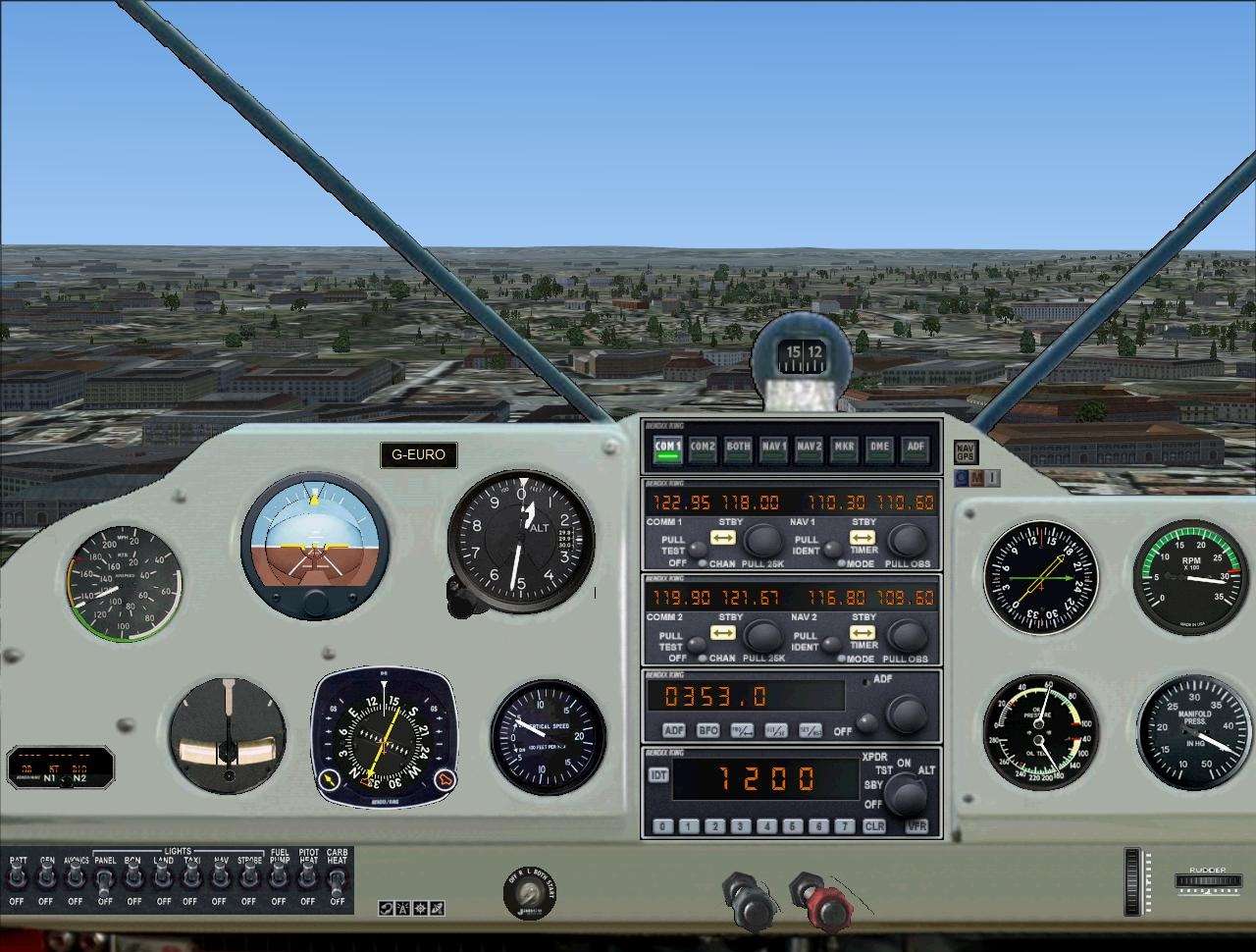Enable DME audio on the audio panel
This screenshot has height=952, width=1256.
tap(879, 447)
